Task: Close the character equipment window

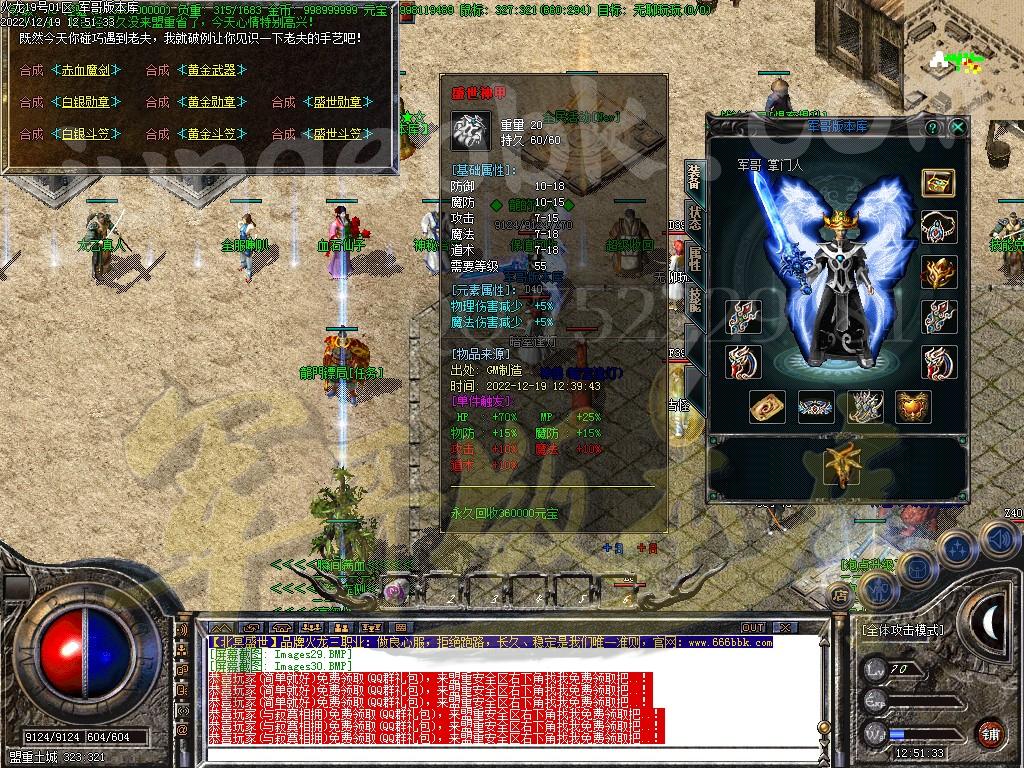Action: point(958,128)
